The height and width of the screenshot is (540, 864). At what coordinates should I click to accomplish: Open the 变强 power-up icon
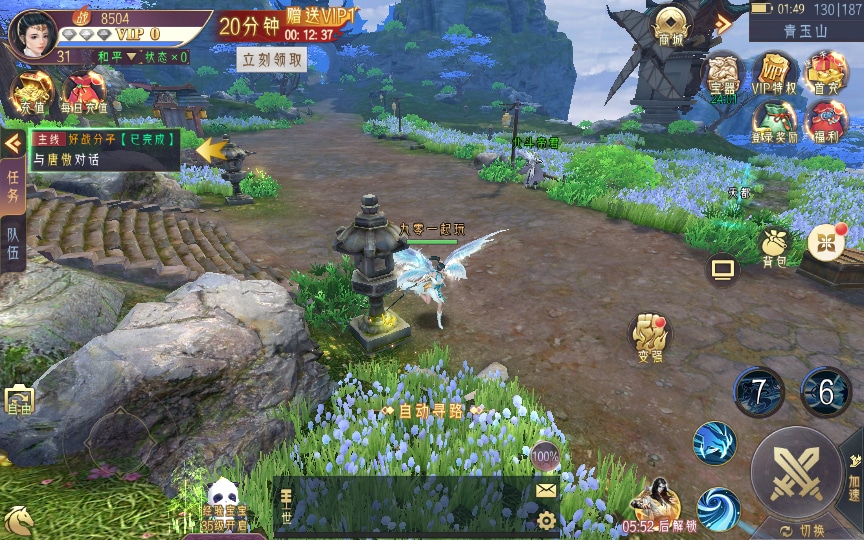point(650,337)
